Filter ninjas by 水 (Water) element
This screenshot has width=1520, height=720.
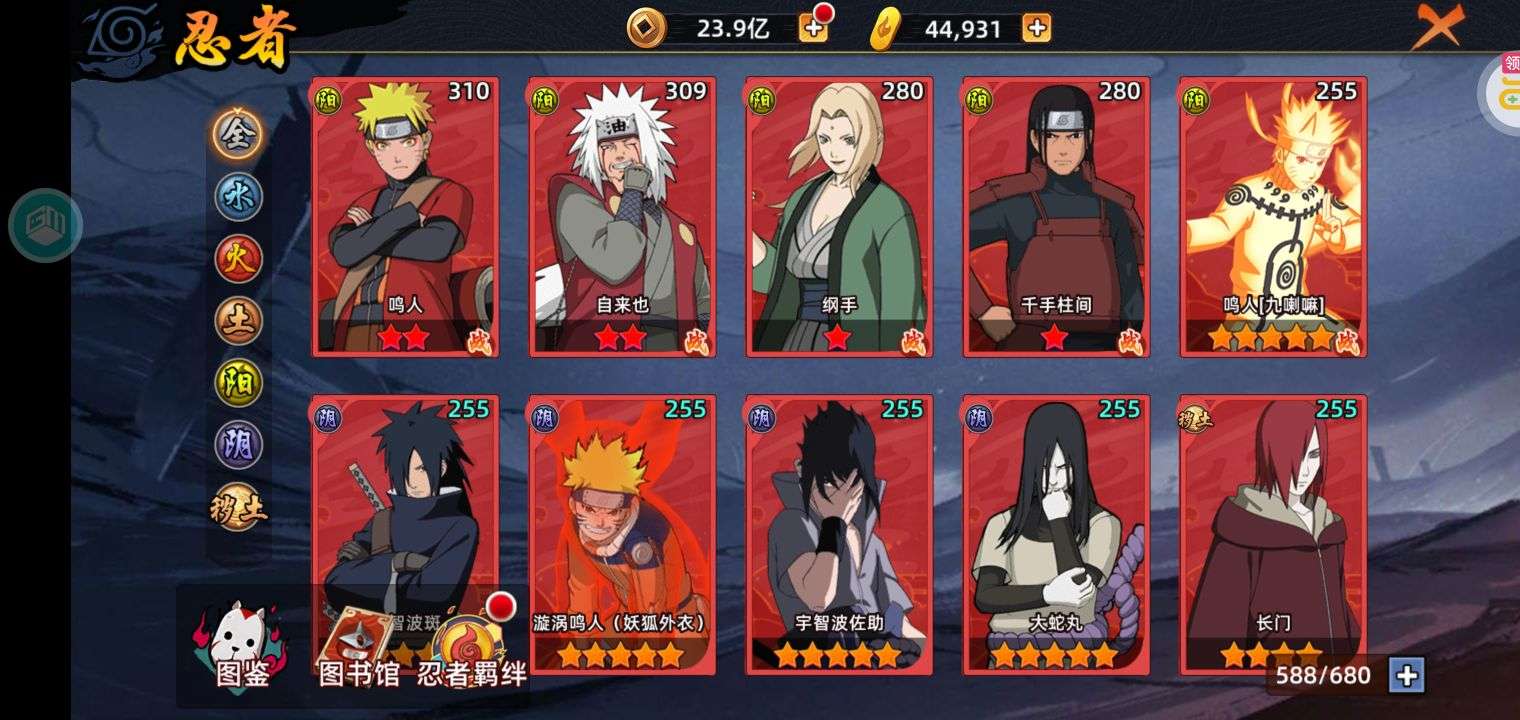238,196
